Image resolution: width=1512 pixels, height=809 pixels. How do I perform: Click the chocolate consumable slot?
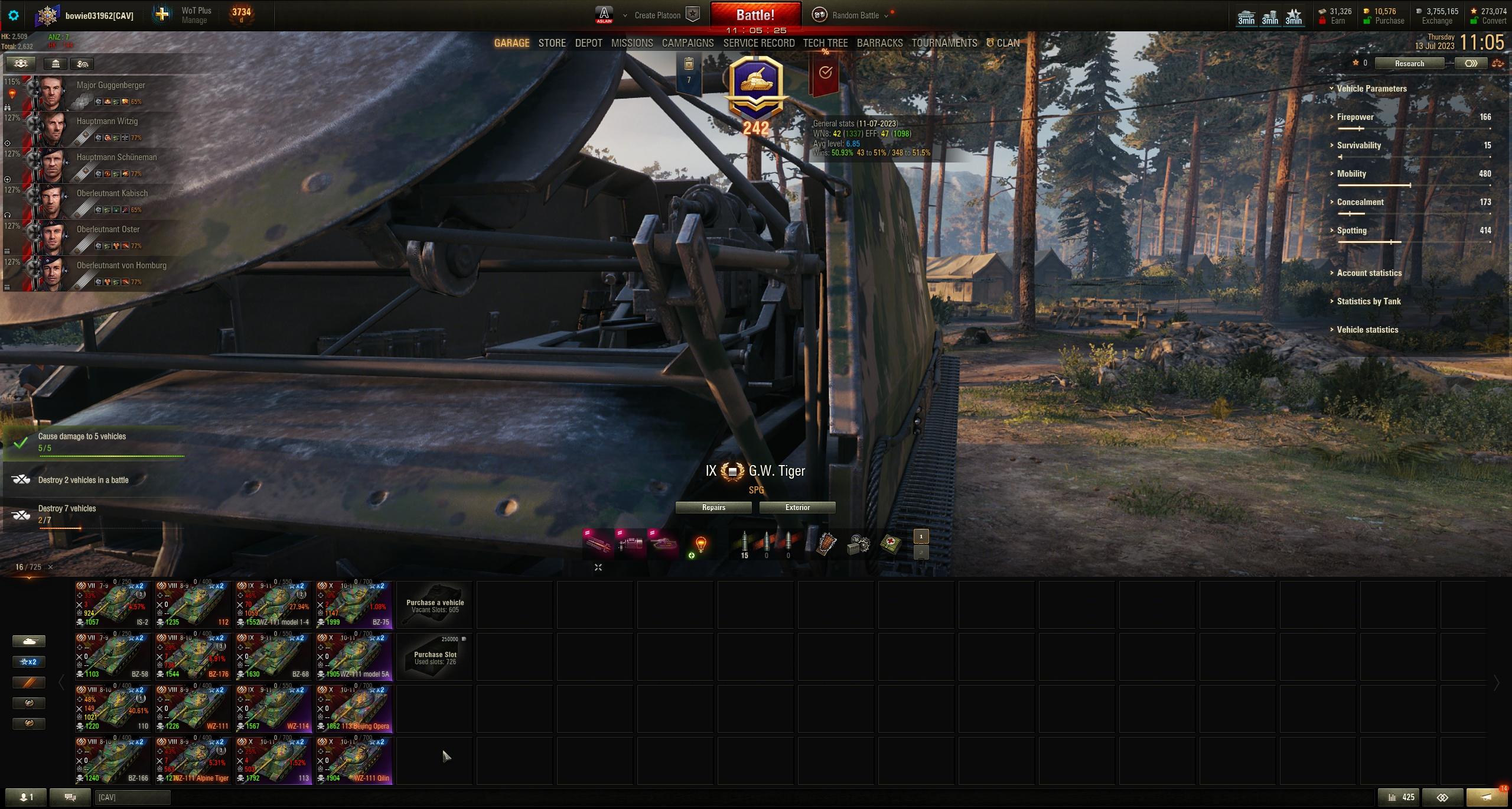(x=826, y=544)
